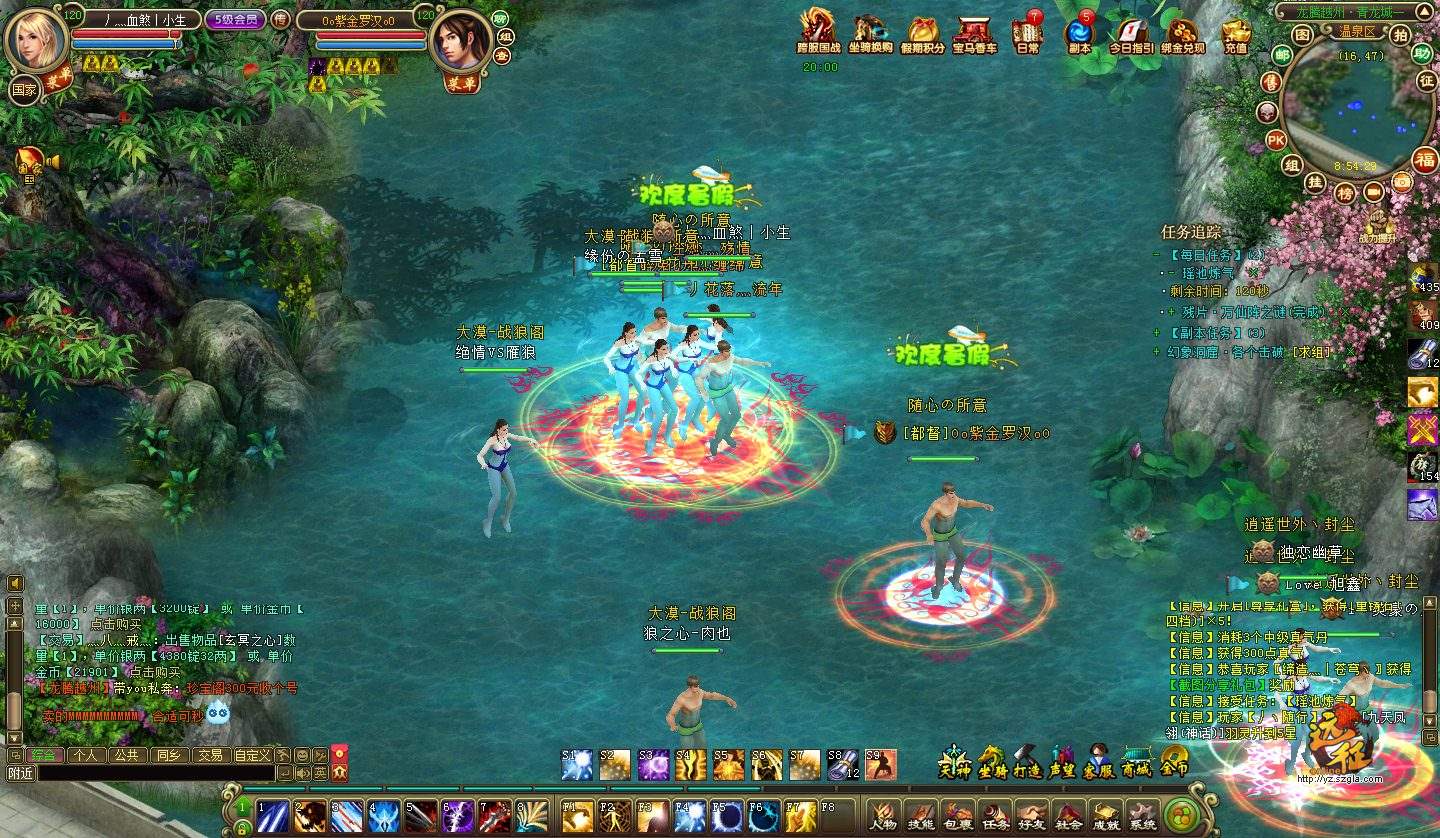
Task: Open the 商城 shop
Action: pyautogui.click(x=1137, y=763)
